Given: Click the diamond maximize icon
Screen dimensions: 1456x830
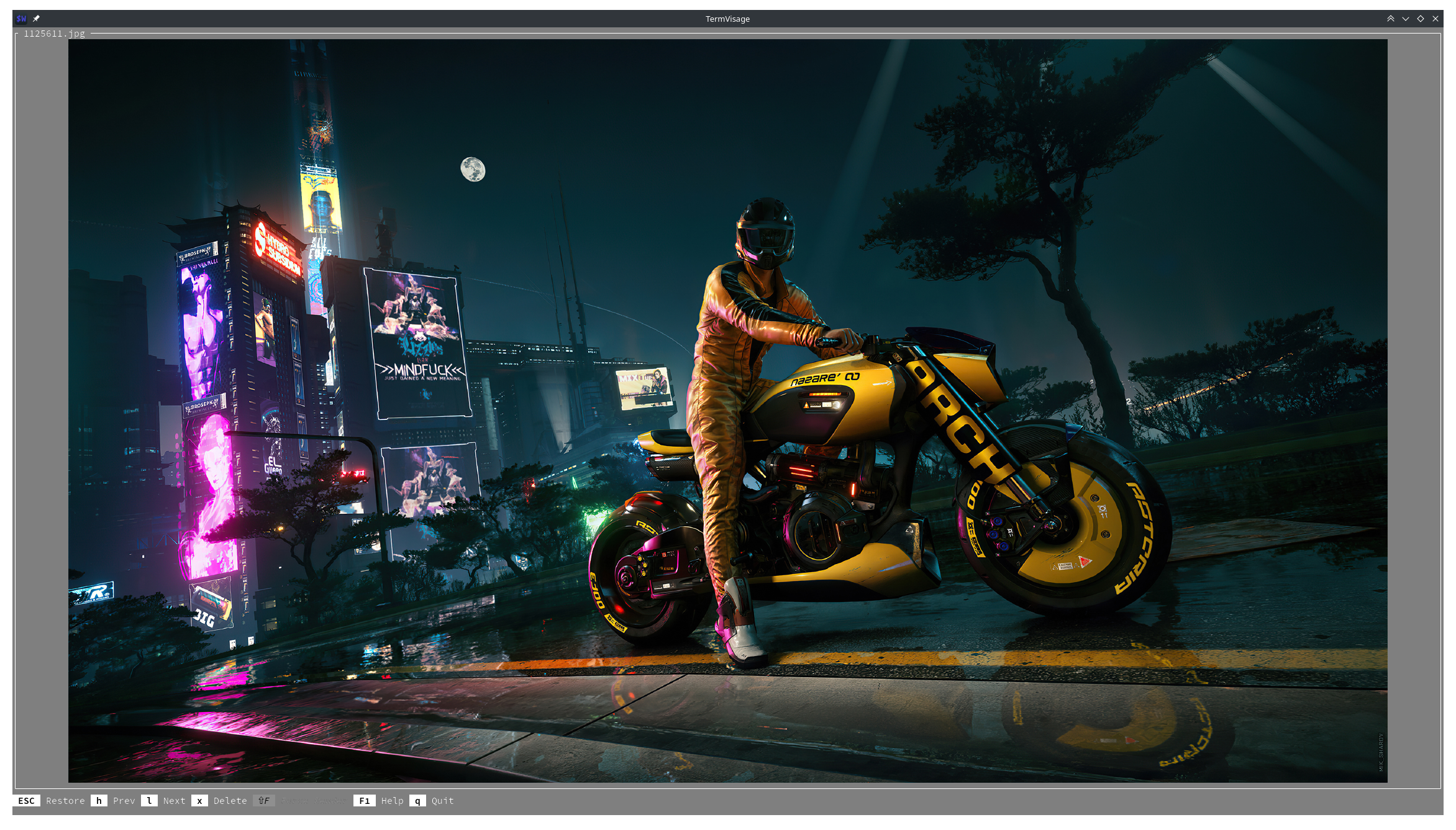Looking at the screenshot, I should pyautogui.click(x=1421, y=18).
